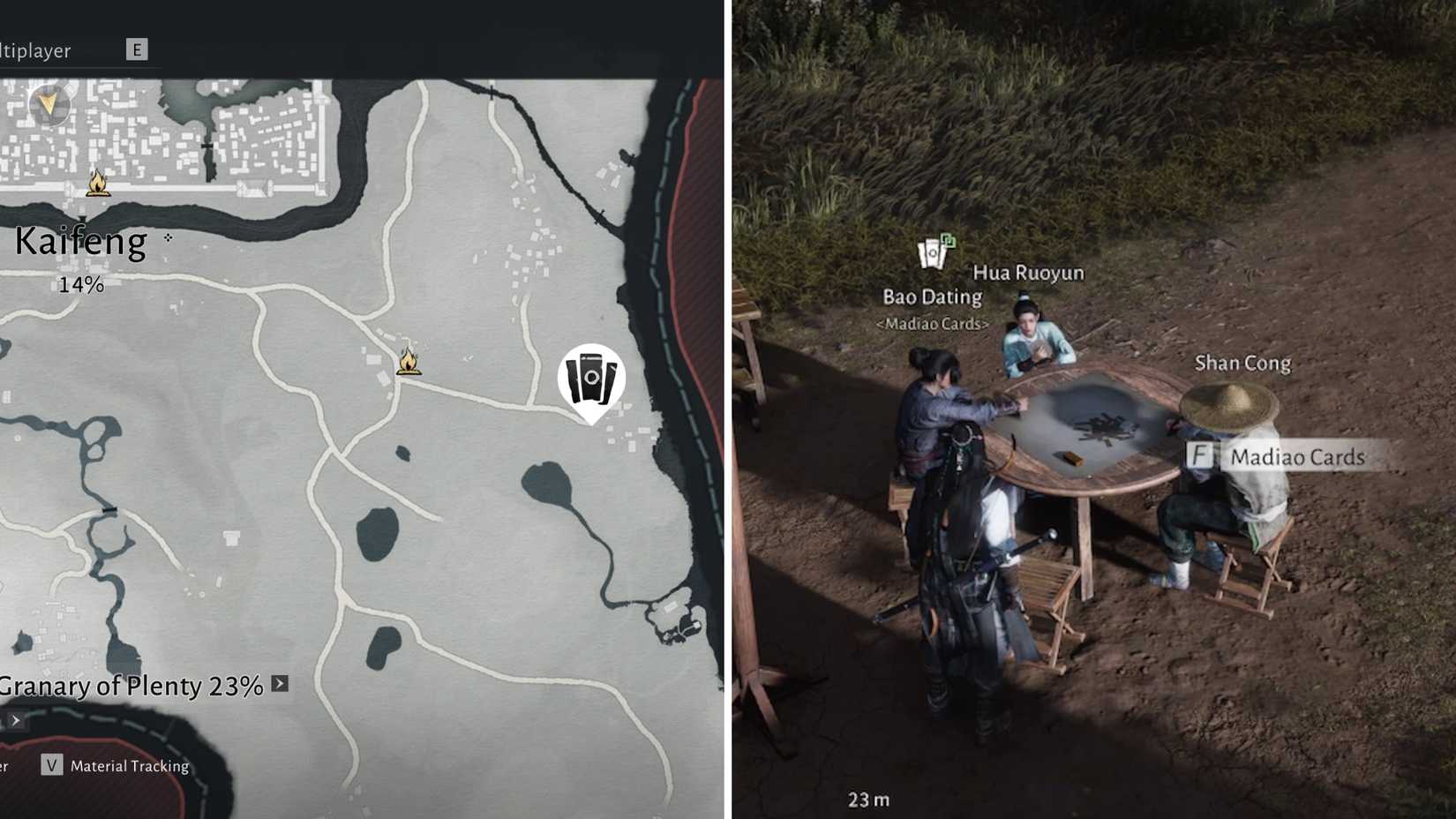Click the Madiao Cards icon above Bao Dating

coord(931,252)
